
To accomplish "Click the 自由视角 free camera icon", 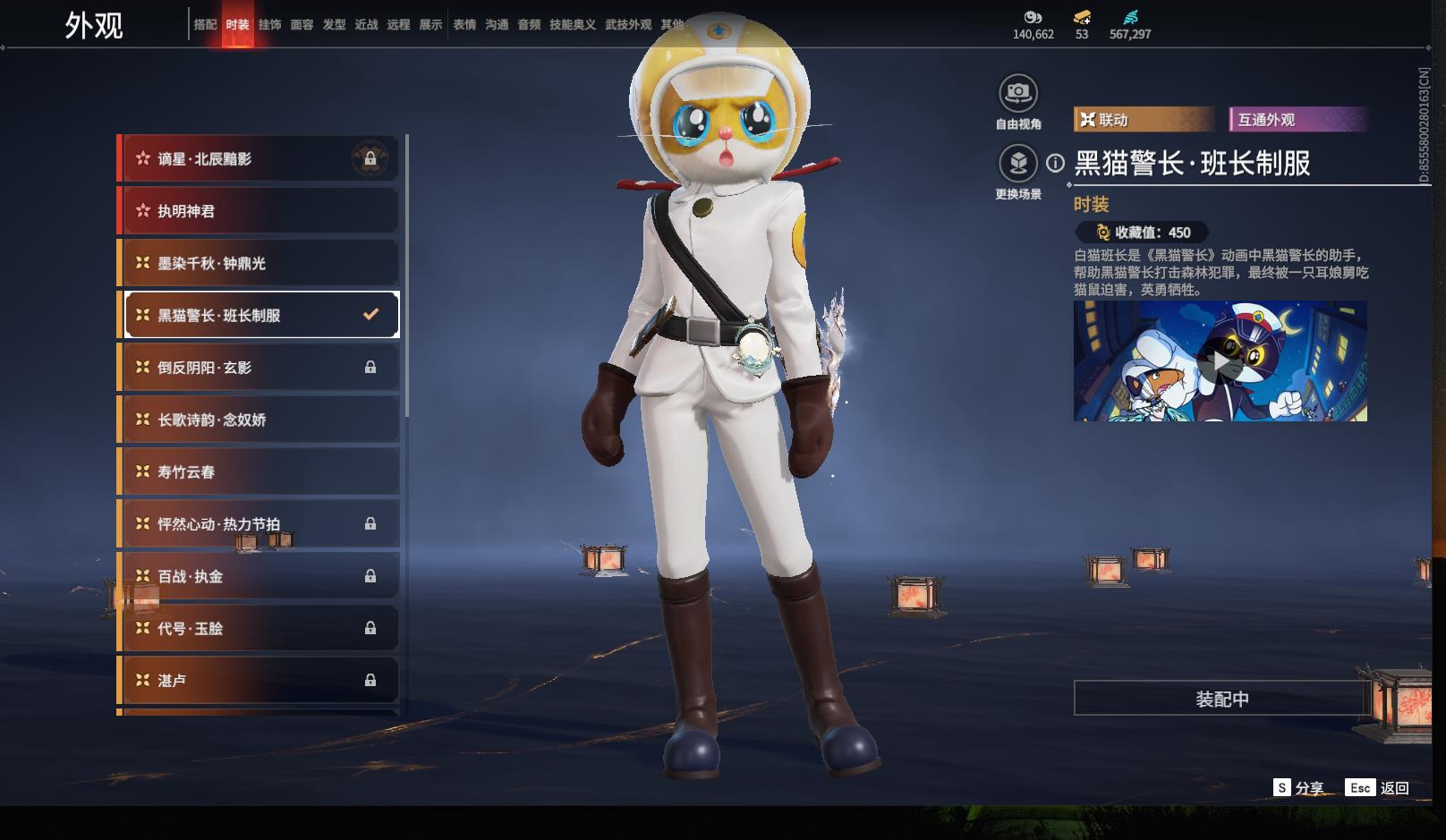I will coord(1017,93).
